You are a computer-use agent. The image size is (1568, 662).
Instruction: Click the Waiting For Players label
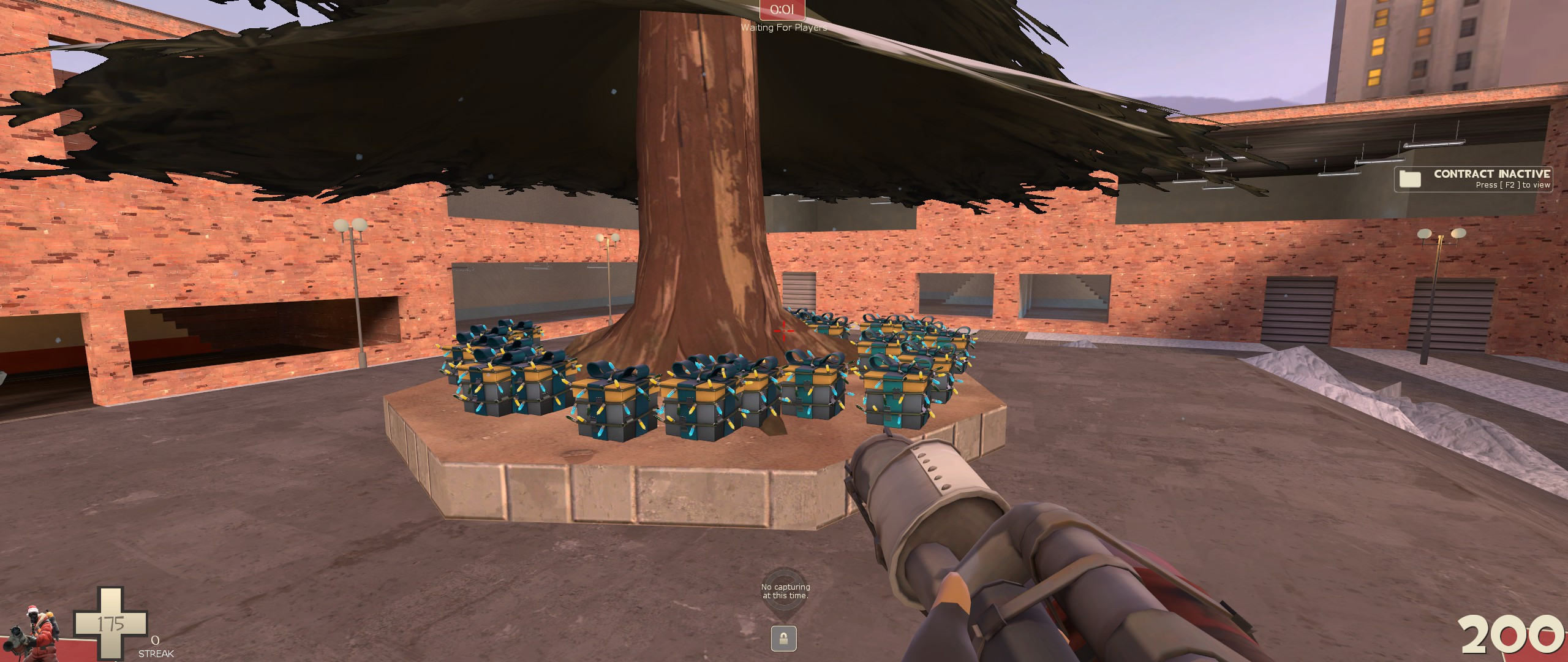tap(785, 27)
